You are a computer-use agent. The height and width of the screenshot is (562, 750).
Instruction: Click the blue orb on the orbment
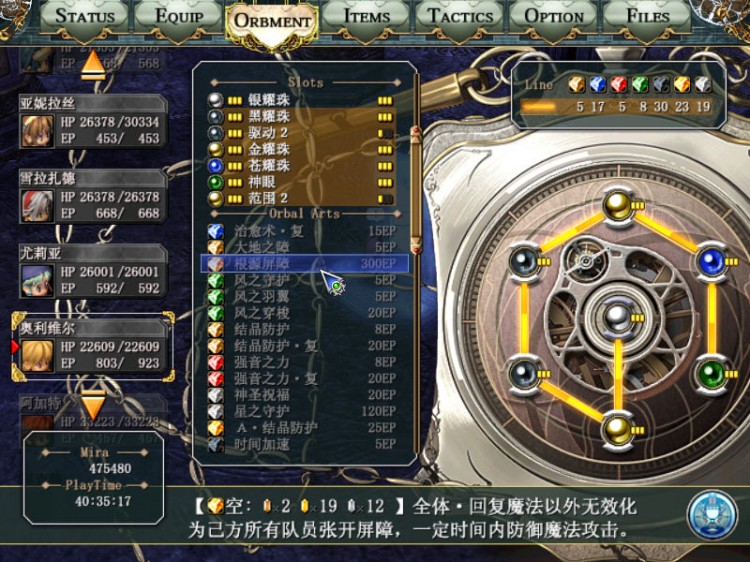click(710, 261)
